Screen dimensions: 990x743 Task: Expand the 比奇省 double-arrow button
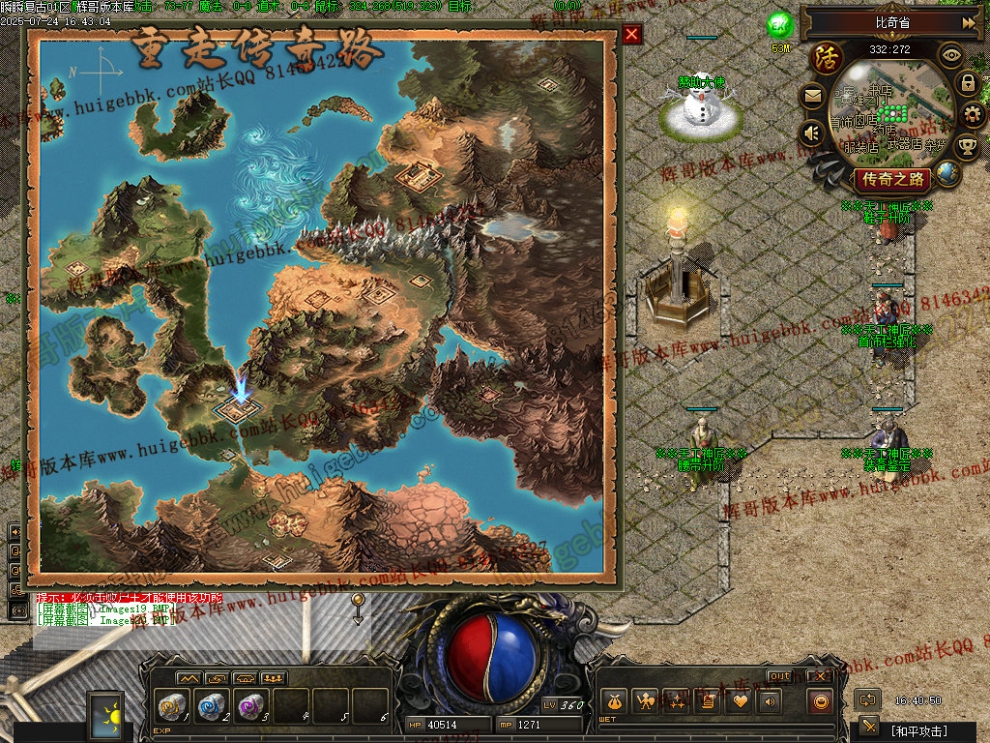tap(968, 22)
